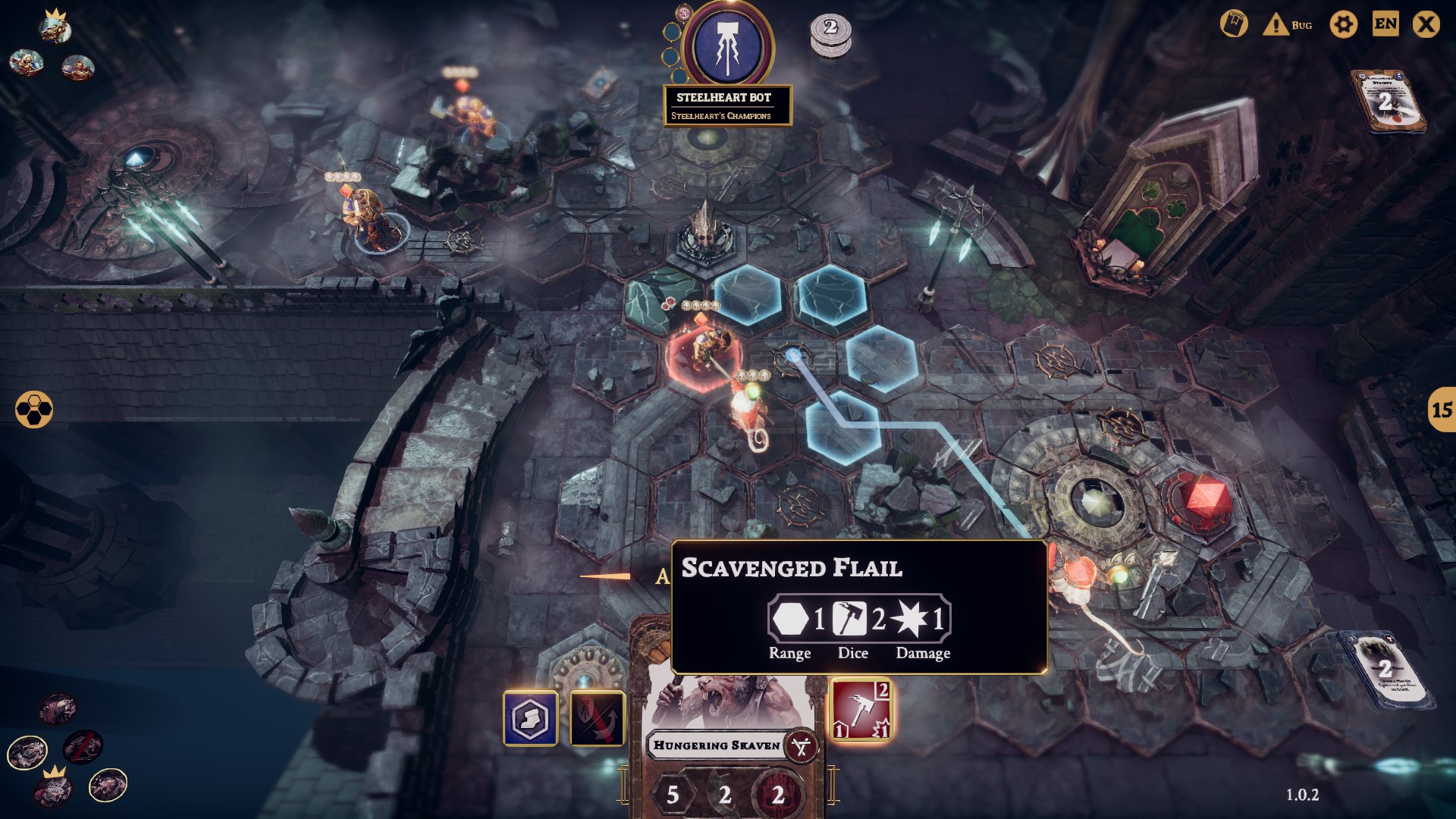Choose the move action boot icon

[530, 717]
